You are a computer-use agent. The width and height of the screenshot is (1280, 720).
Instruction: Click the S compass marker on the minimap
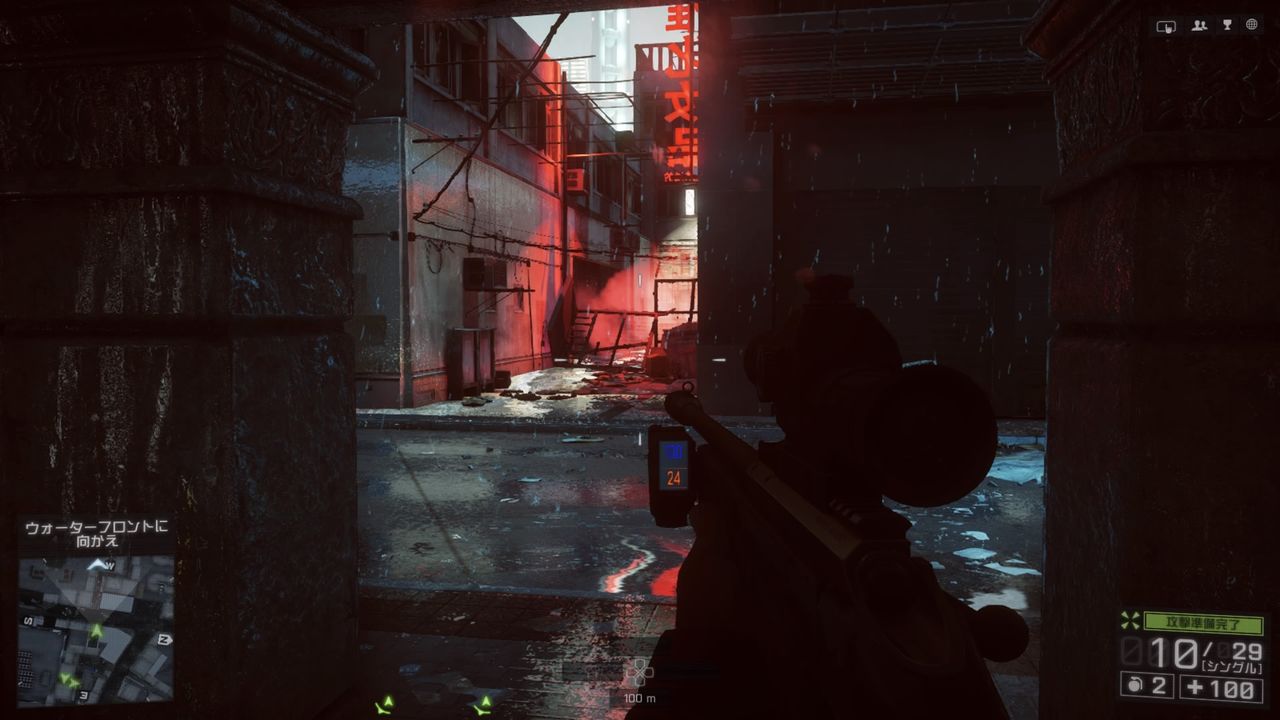pos(28,620)
